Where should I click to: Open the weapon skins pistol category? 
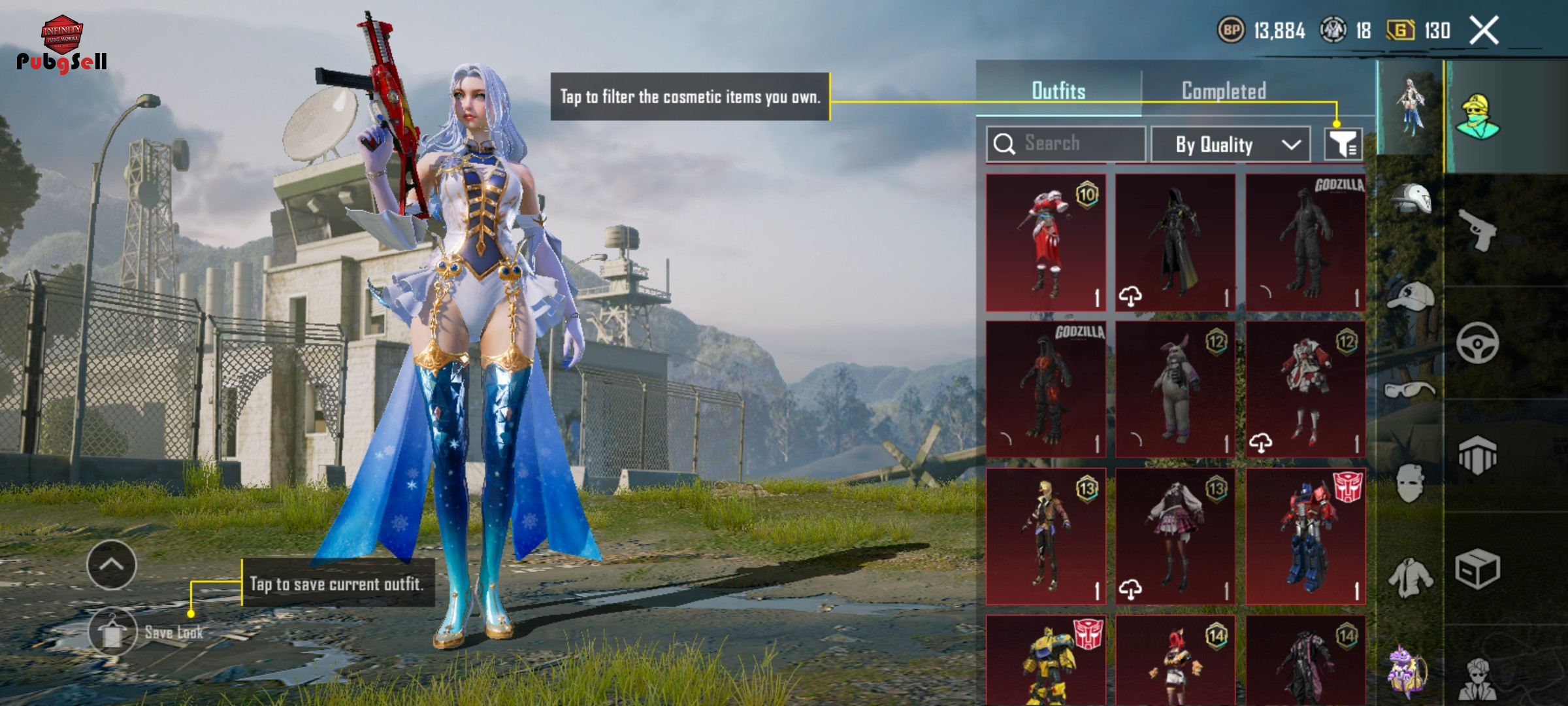click(x=1478, y=230)
